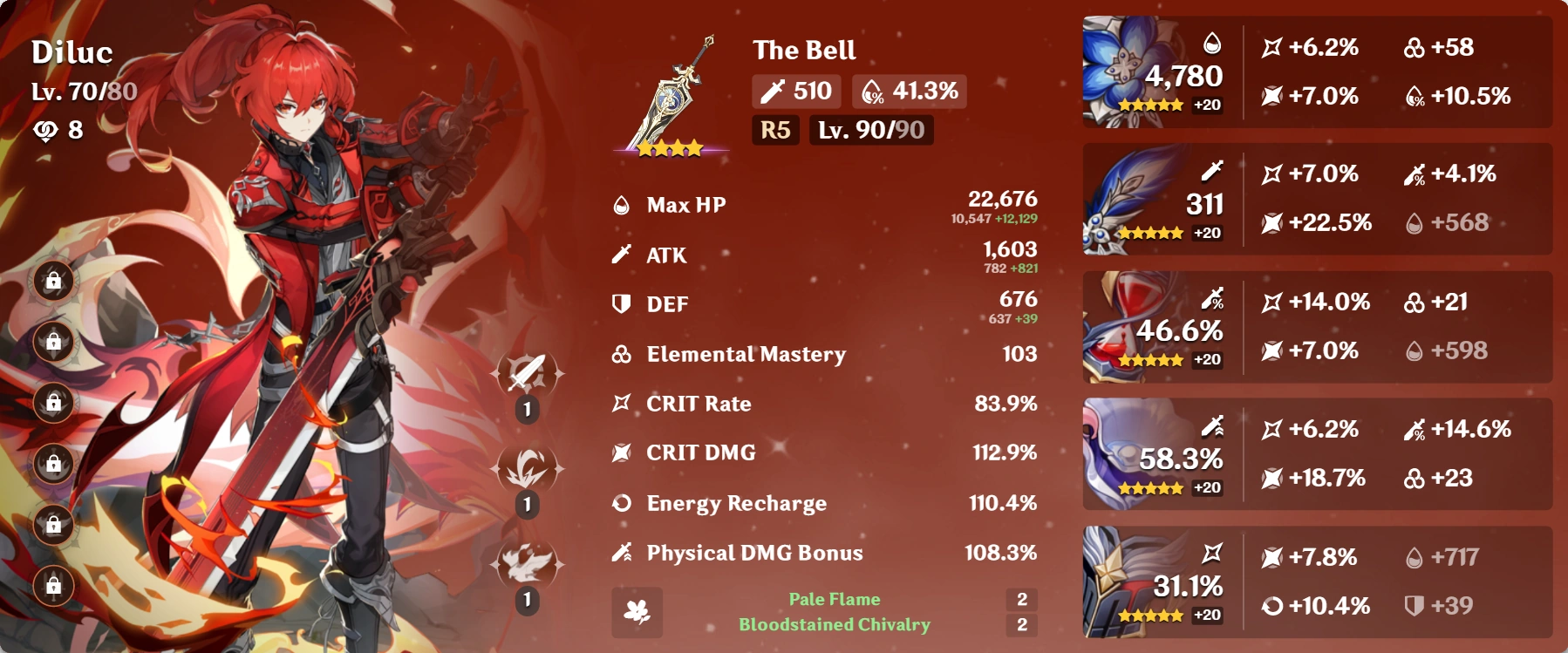Click the Max HP droplet stat icon
The width and height of the screenshot is (1568, 653).
[x=621, y=204]
